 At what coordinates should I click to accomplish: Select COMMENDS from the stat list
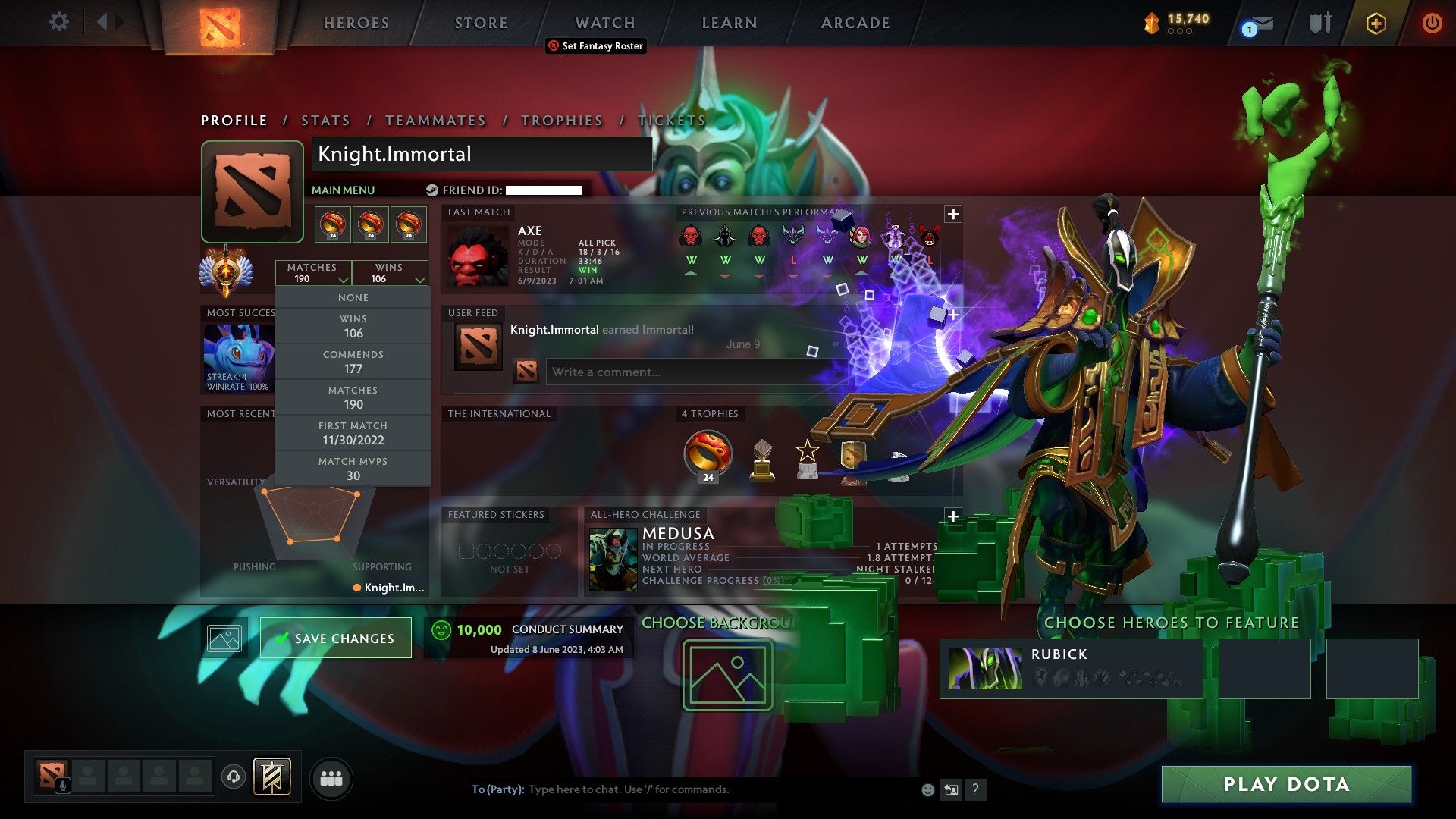pos(353,361)
